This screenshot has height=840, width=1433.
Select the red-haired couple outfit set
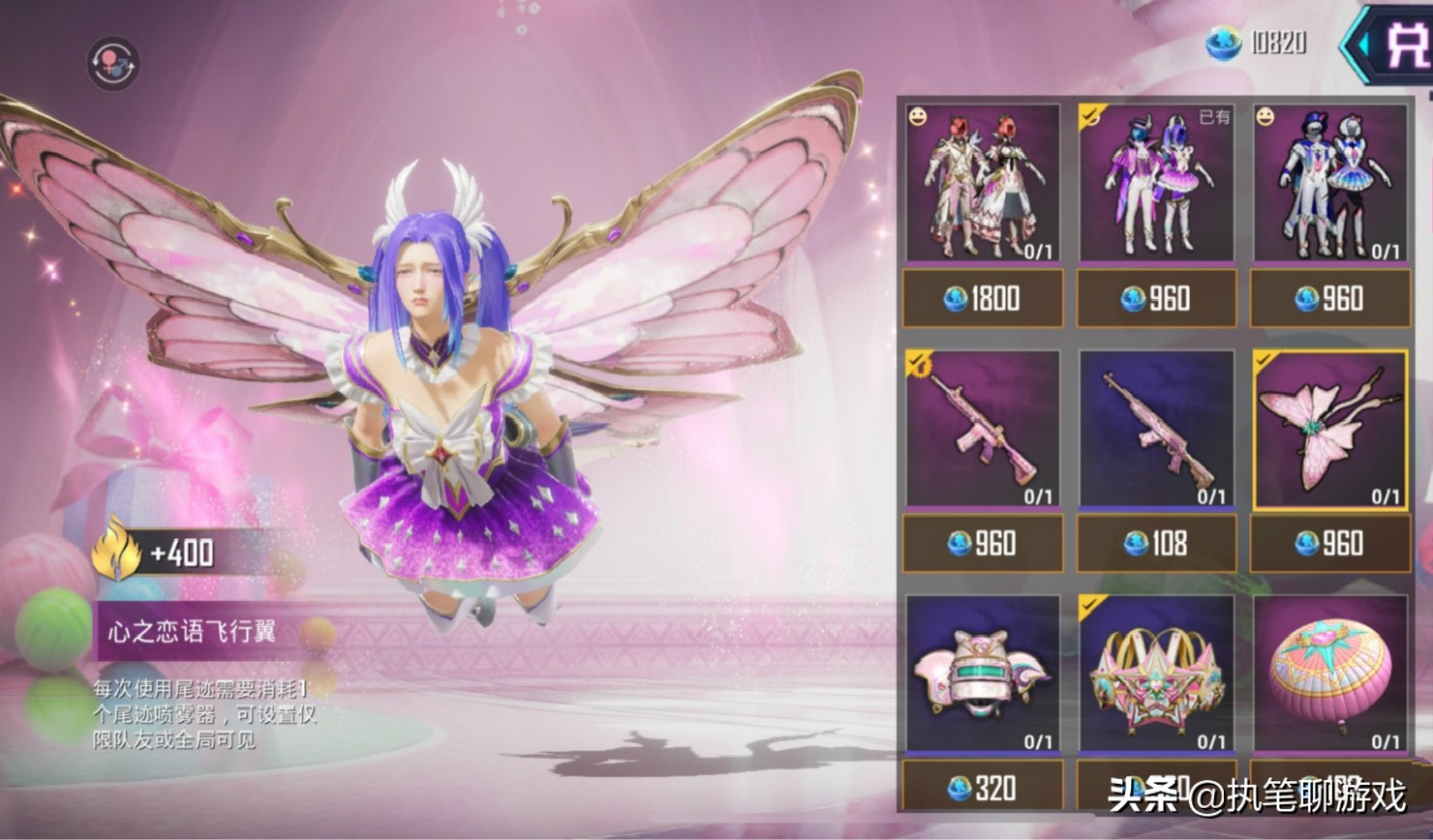(x=983, y=184)
